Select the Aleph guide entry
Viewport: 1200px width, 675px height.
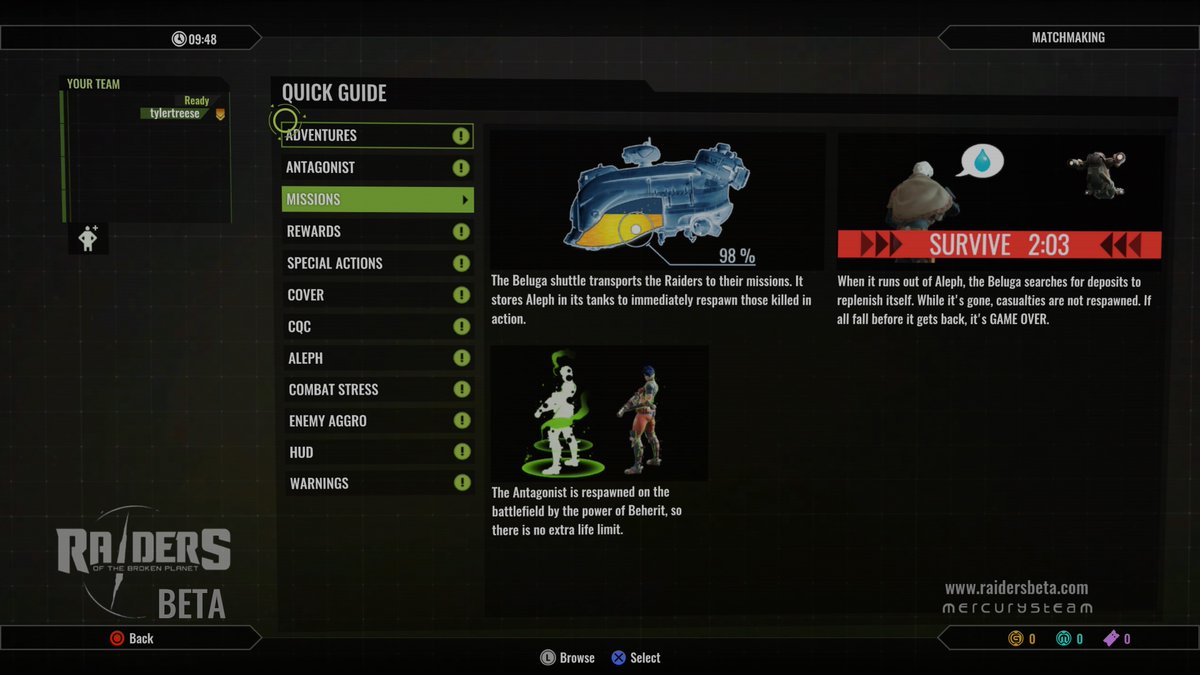coord(375,358)
